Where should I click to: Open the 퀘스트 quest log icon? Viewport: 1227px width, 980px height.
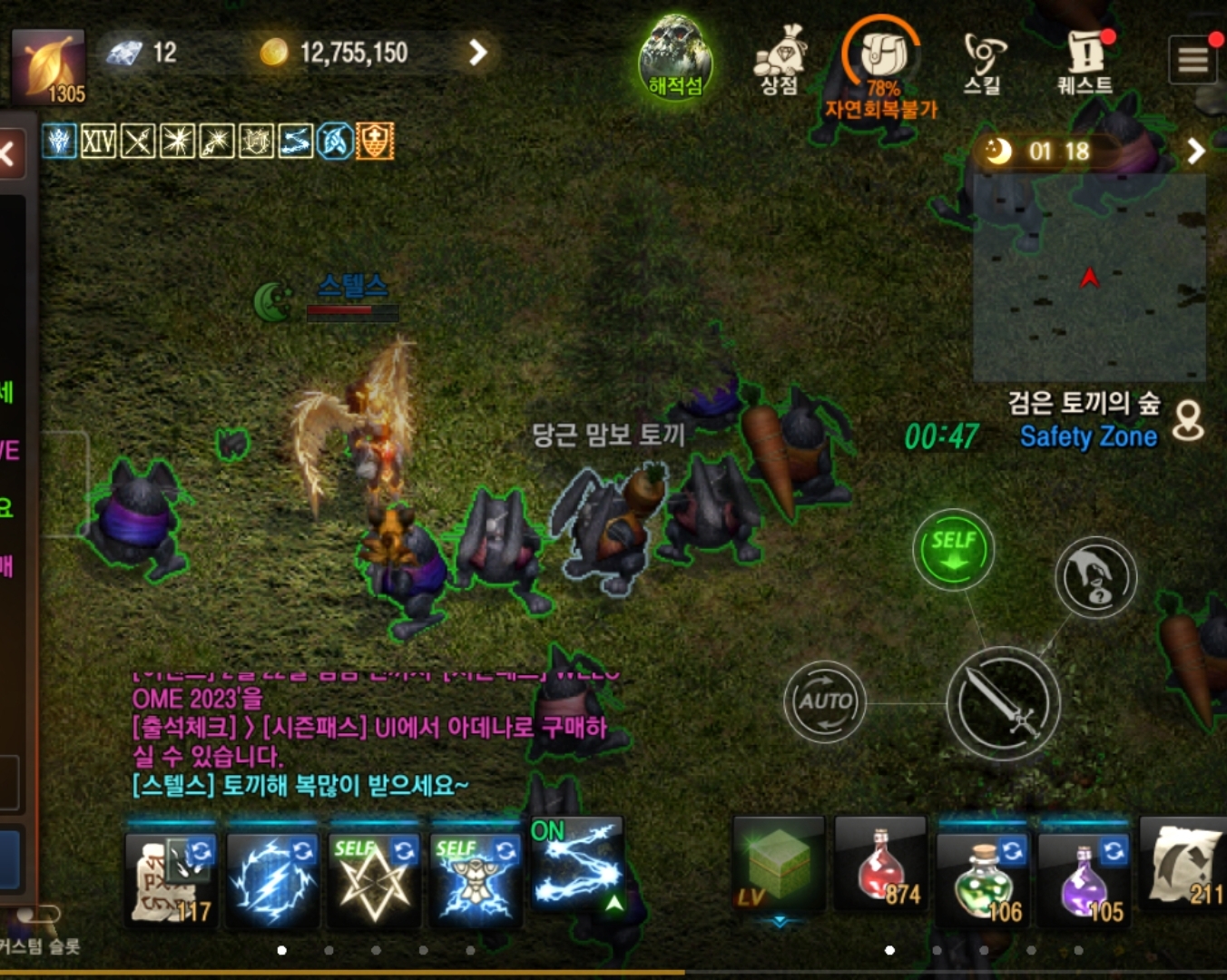point(1085,54)
